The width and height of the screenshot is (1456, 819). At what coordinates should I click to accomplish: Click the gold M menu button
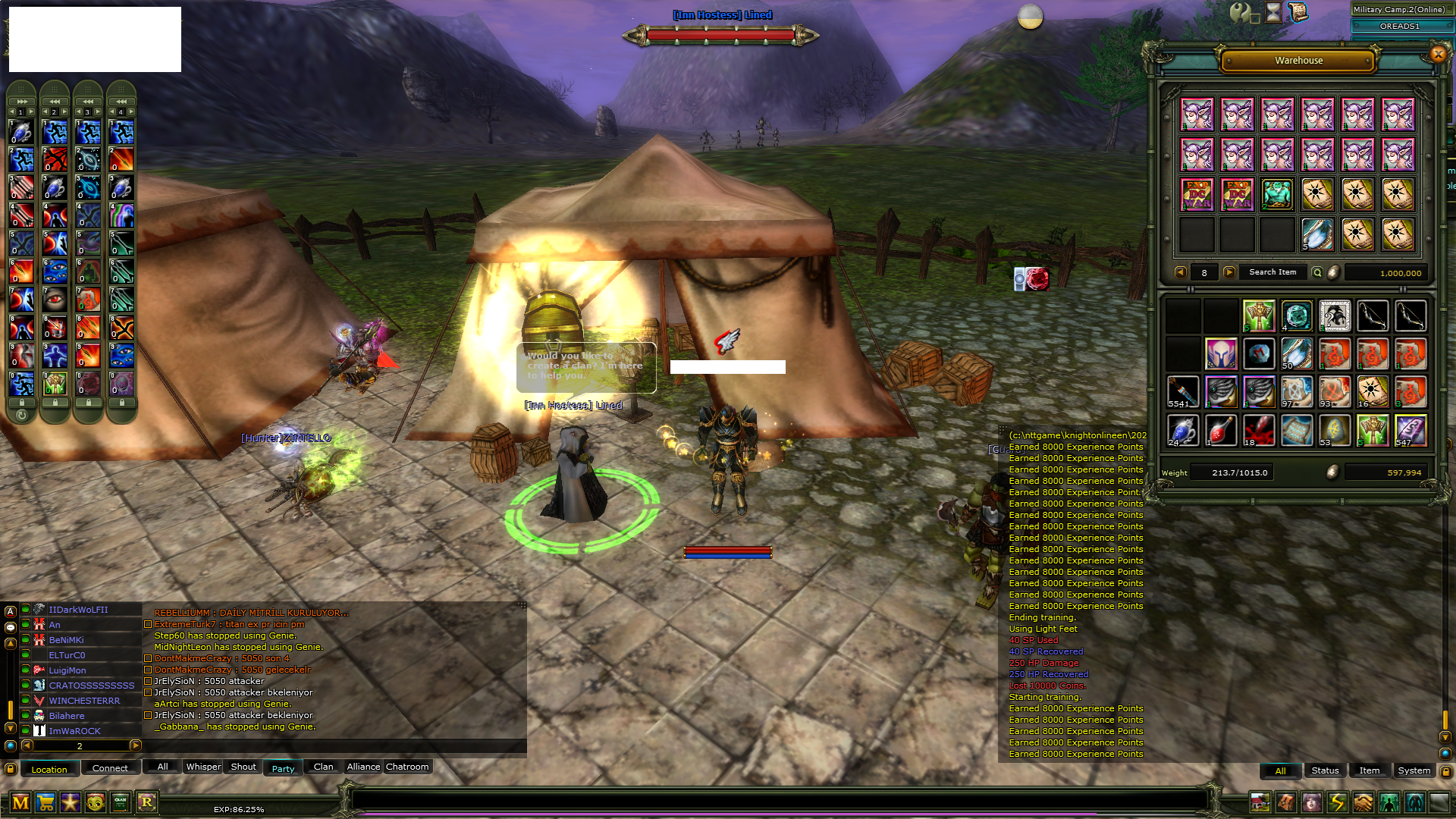pyautogui.click(x=20, y=802)
